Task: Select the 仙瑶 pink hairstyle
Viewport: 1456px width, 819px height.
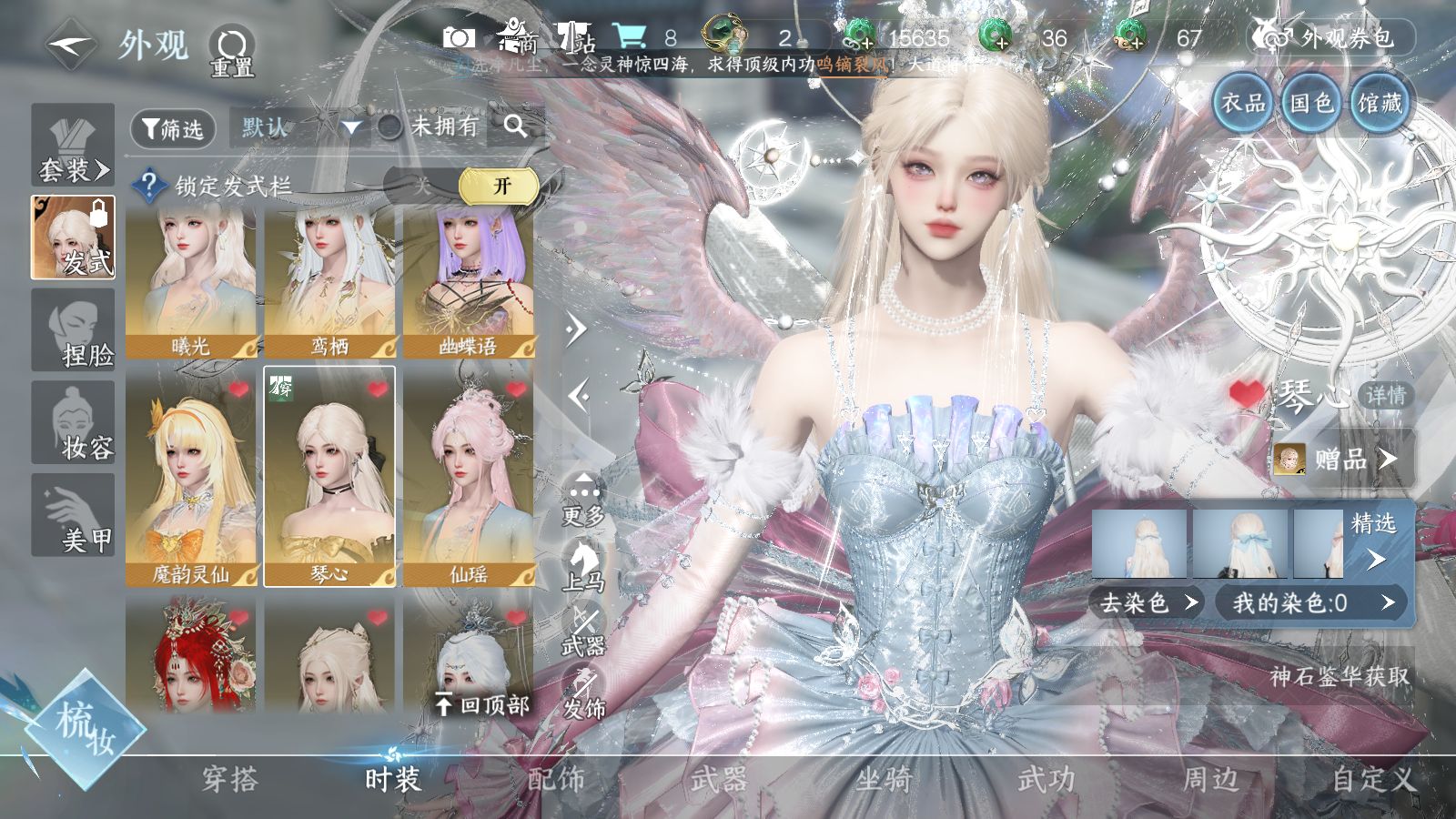Action: (469, 478)
